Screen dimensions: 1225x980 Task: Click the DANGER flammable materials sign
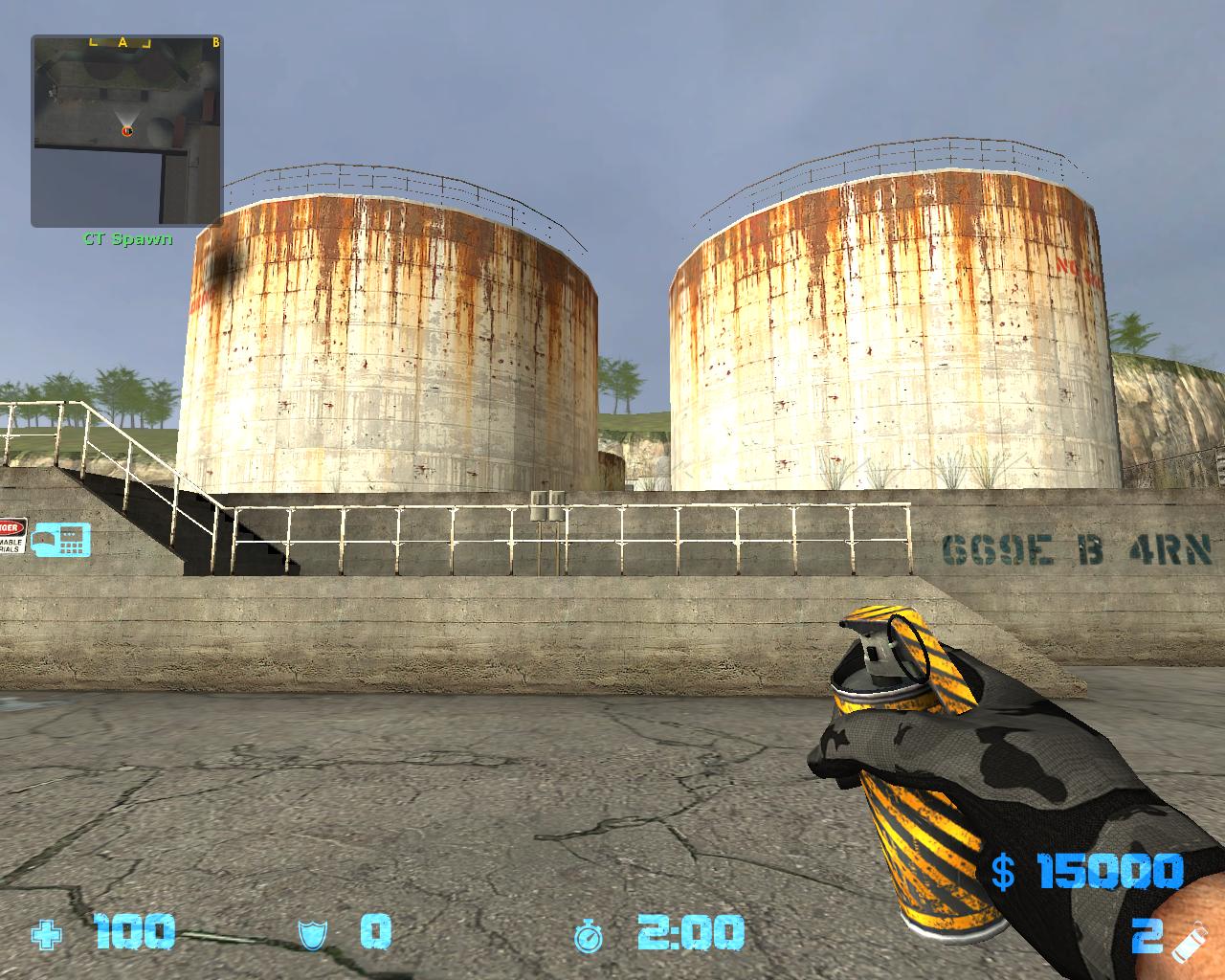(14, 536)
